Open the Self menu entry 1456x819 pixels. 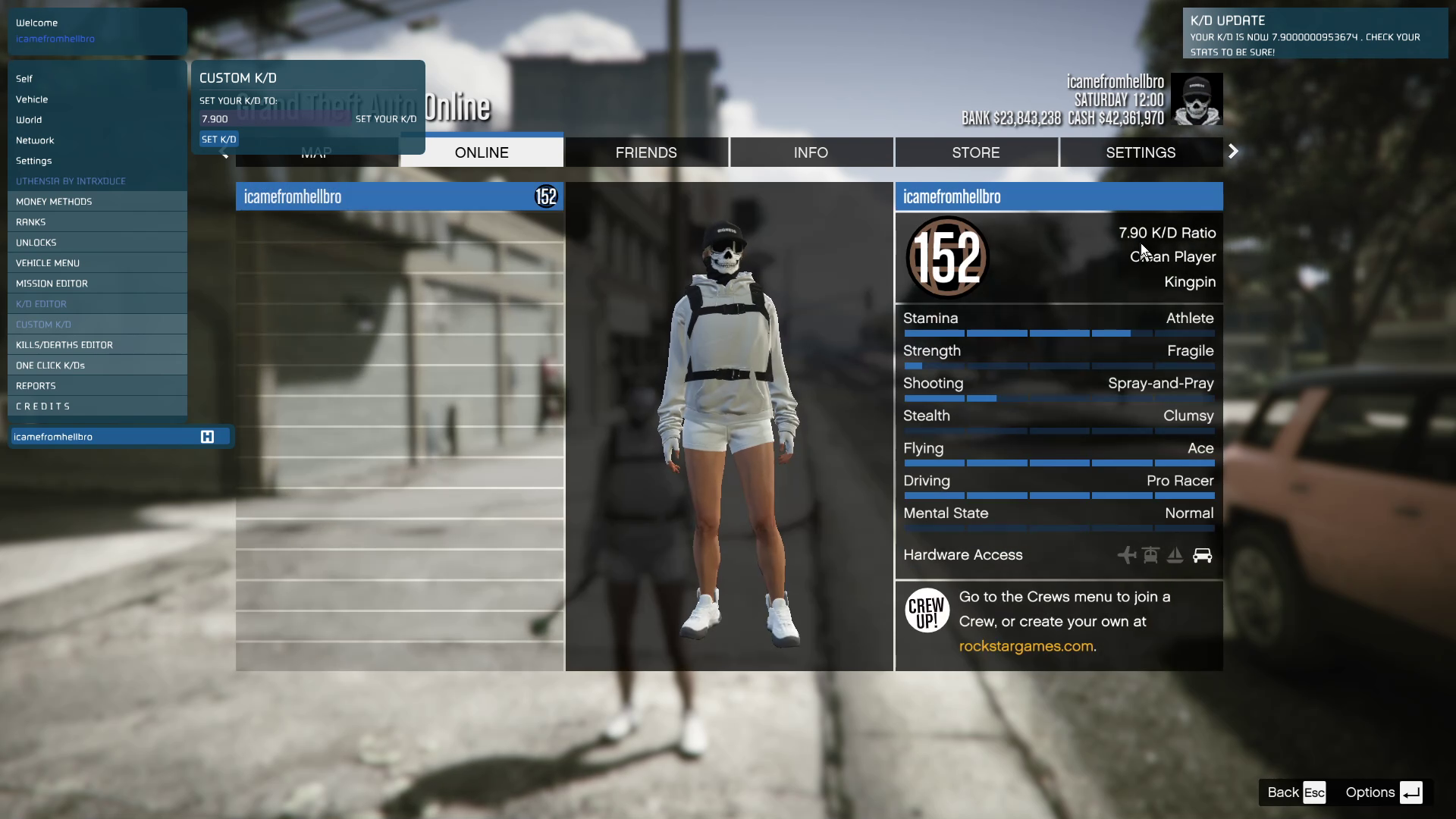click(x=24, y=79)
